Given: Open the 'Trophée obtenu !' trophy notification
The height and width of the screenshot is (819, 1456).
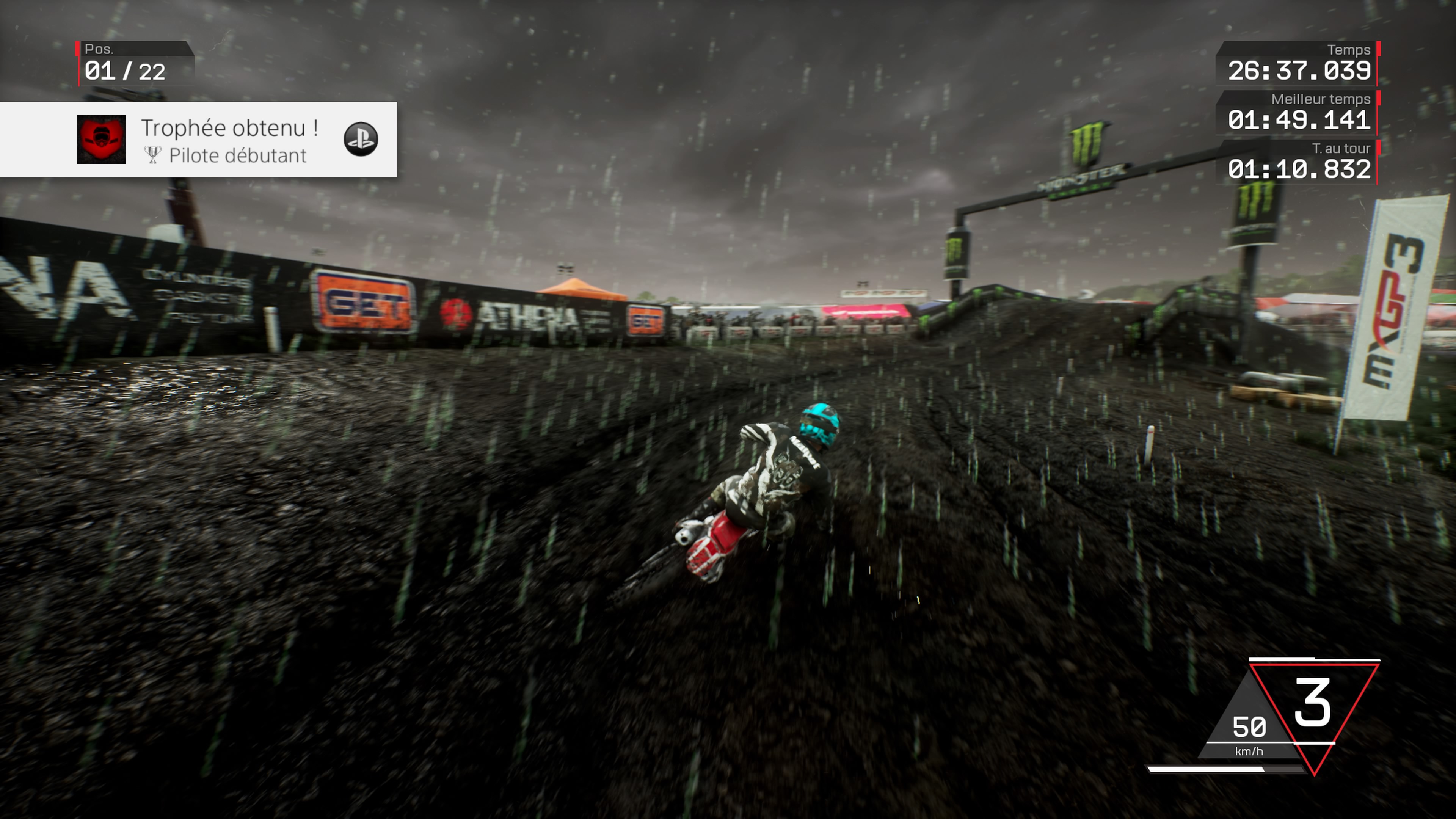Looking at the screenshot, I should (229, 129).
